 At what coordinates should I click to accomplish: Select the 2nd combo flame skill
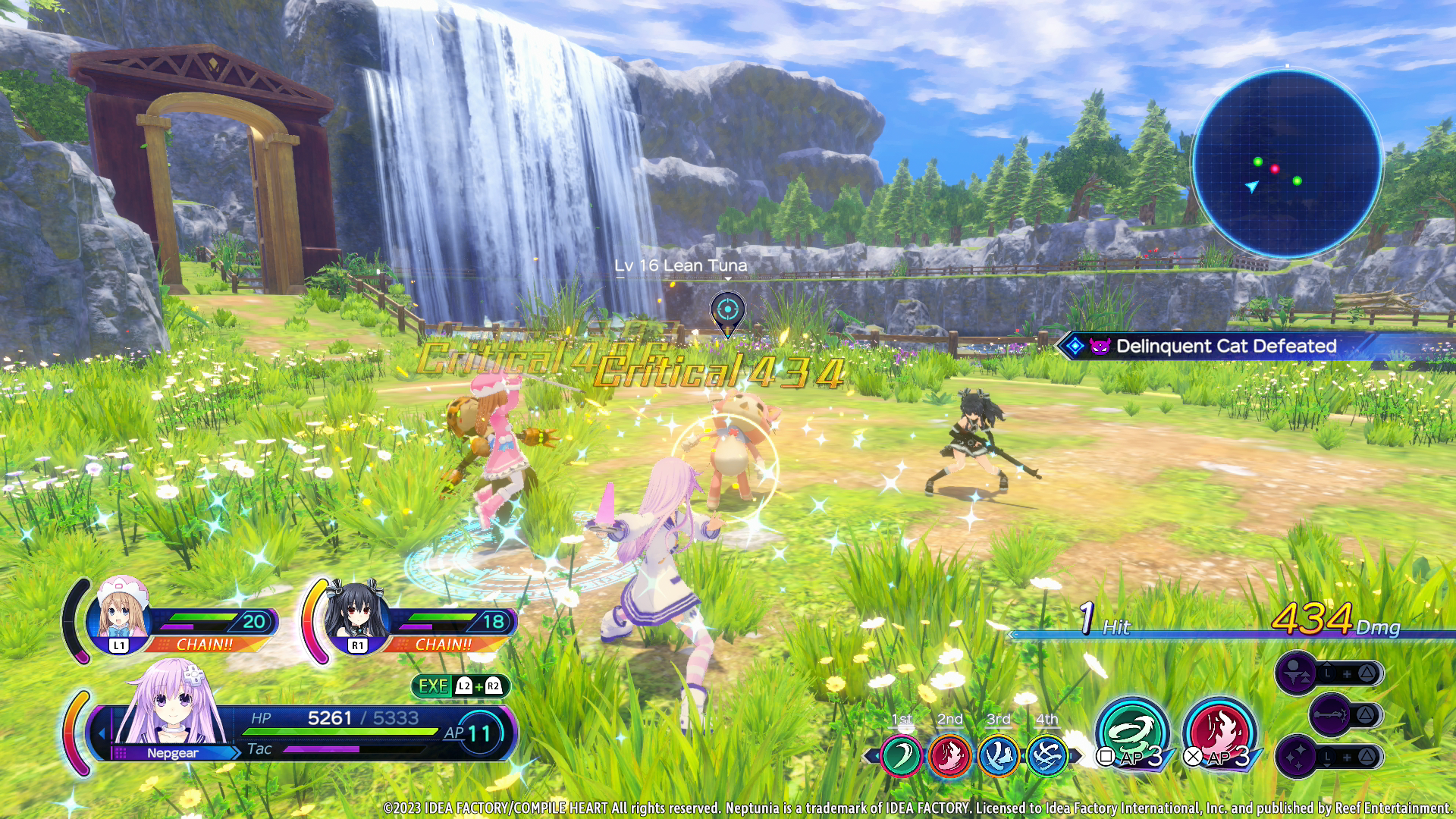tap(949, 756)
